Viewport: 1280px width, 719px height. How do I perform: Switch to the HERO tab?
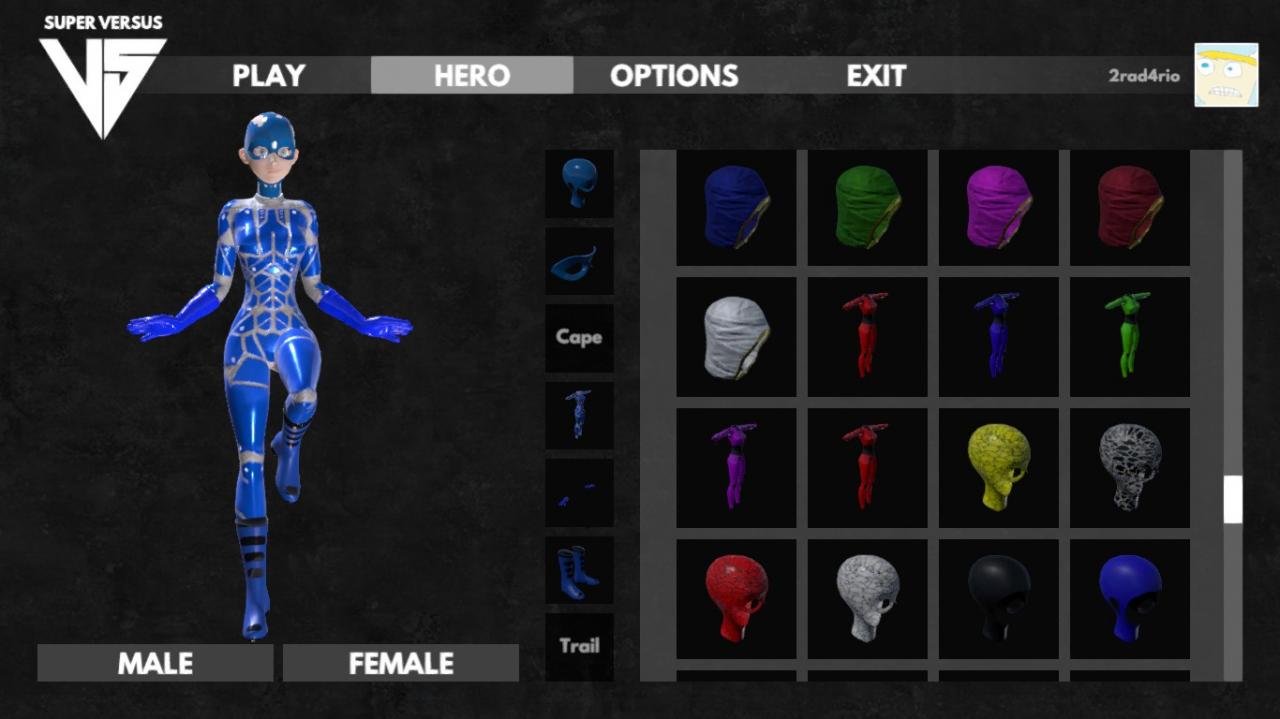(472, 75)
